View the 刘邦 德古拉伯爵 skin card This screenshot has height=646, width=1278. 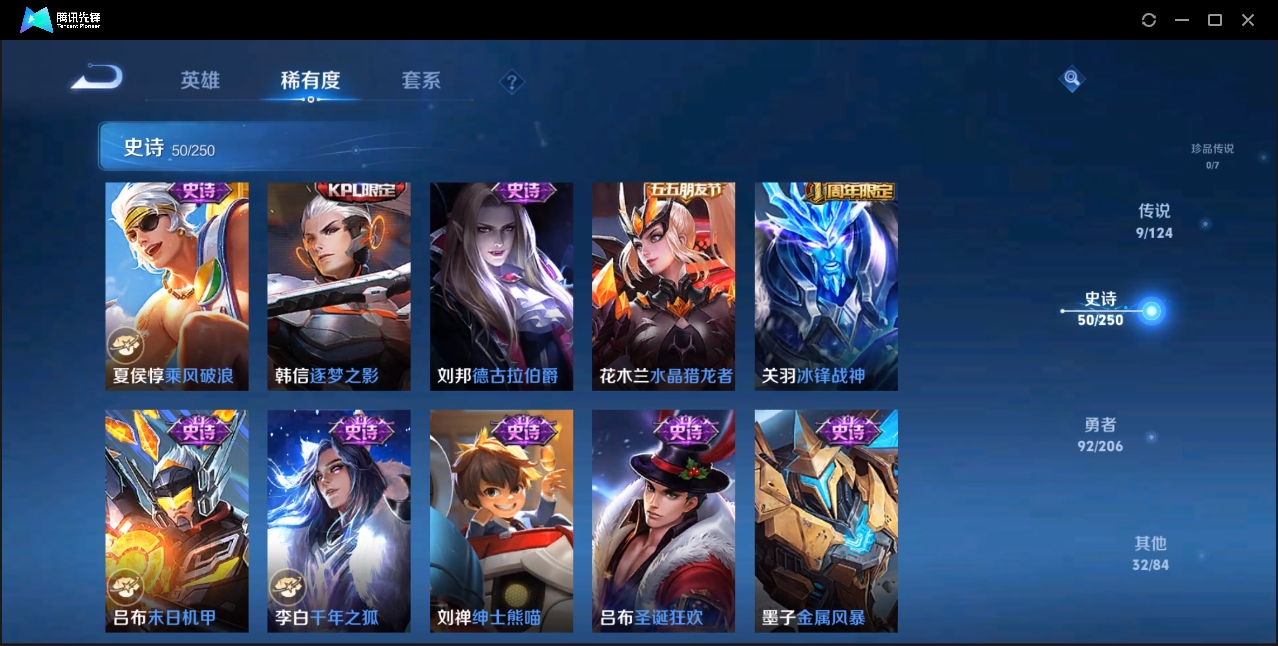pyautogui.click(x=501, y=286)
